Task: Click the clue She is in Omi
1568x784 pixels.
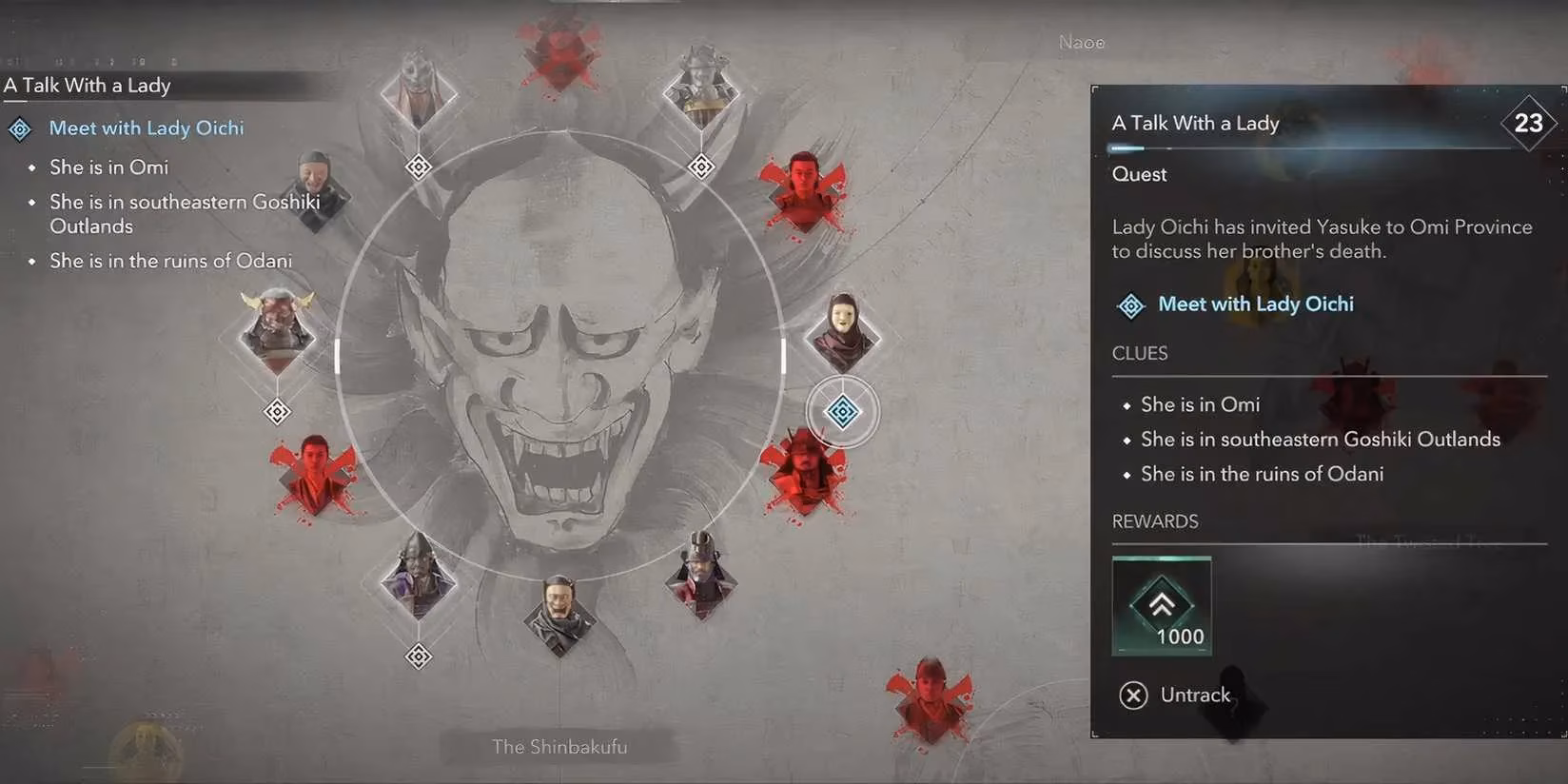Action: (x=1200, y=403)
